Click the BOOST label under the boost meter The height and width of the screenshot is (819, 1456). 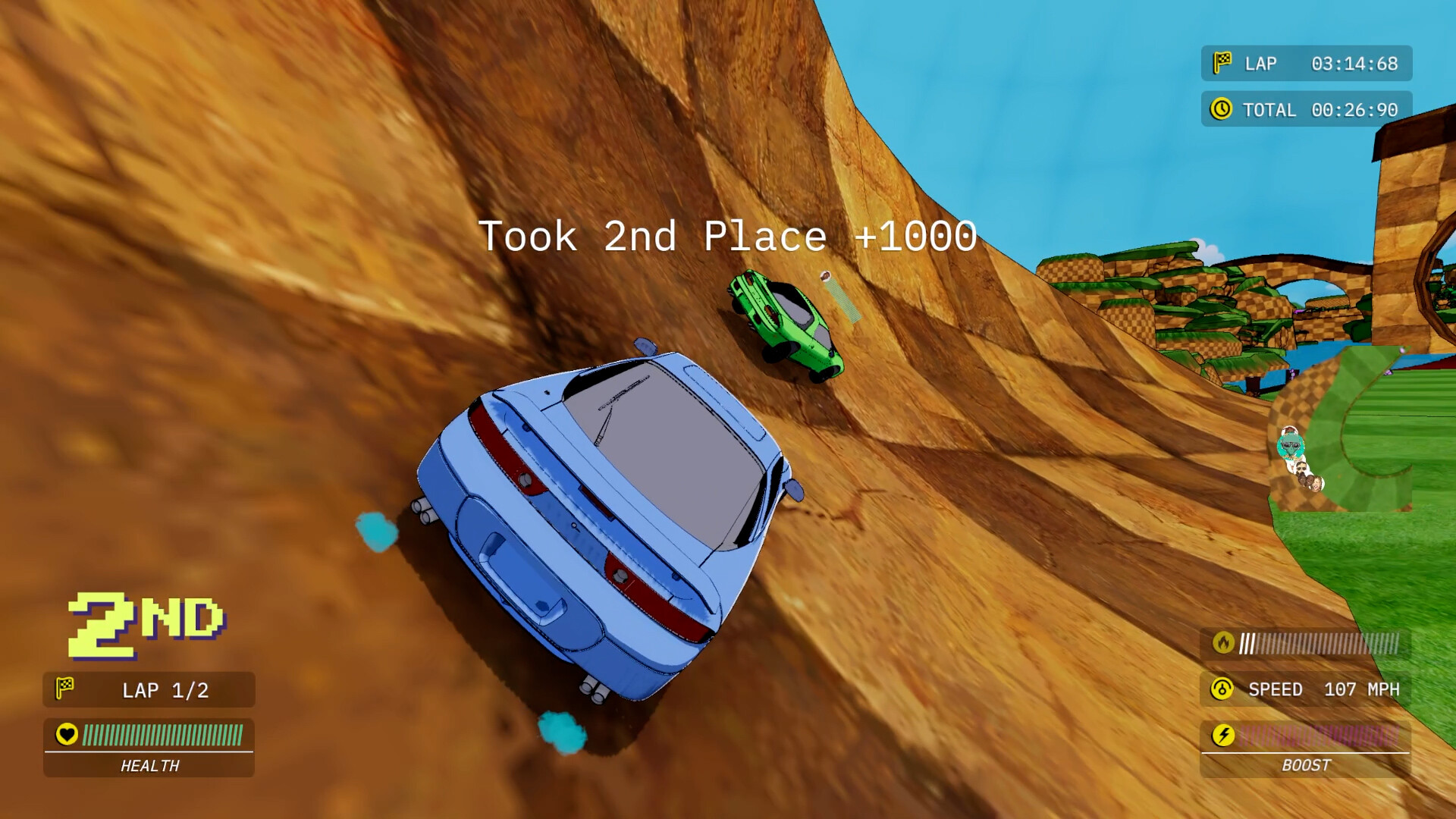coord(1304,766)
